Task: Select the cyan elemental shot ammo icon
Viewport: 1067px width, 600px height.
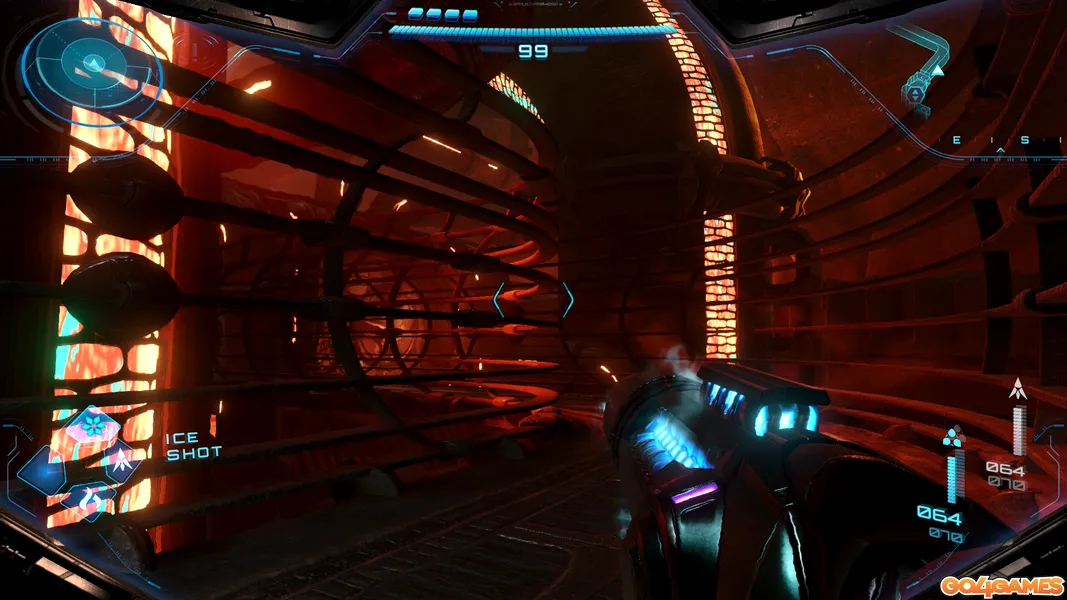Action: (x=954, y=436)
